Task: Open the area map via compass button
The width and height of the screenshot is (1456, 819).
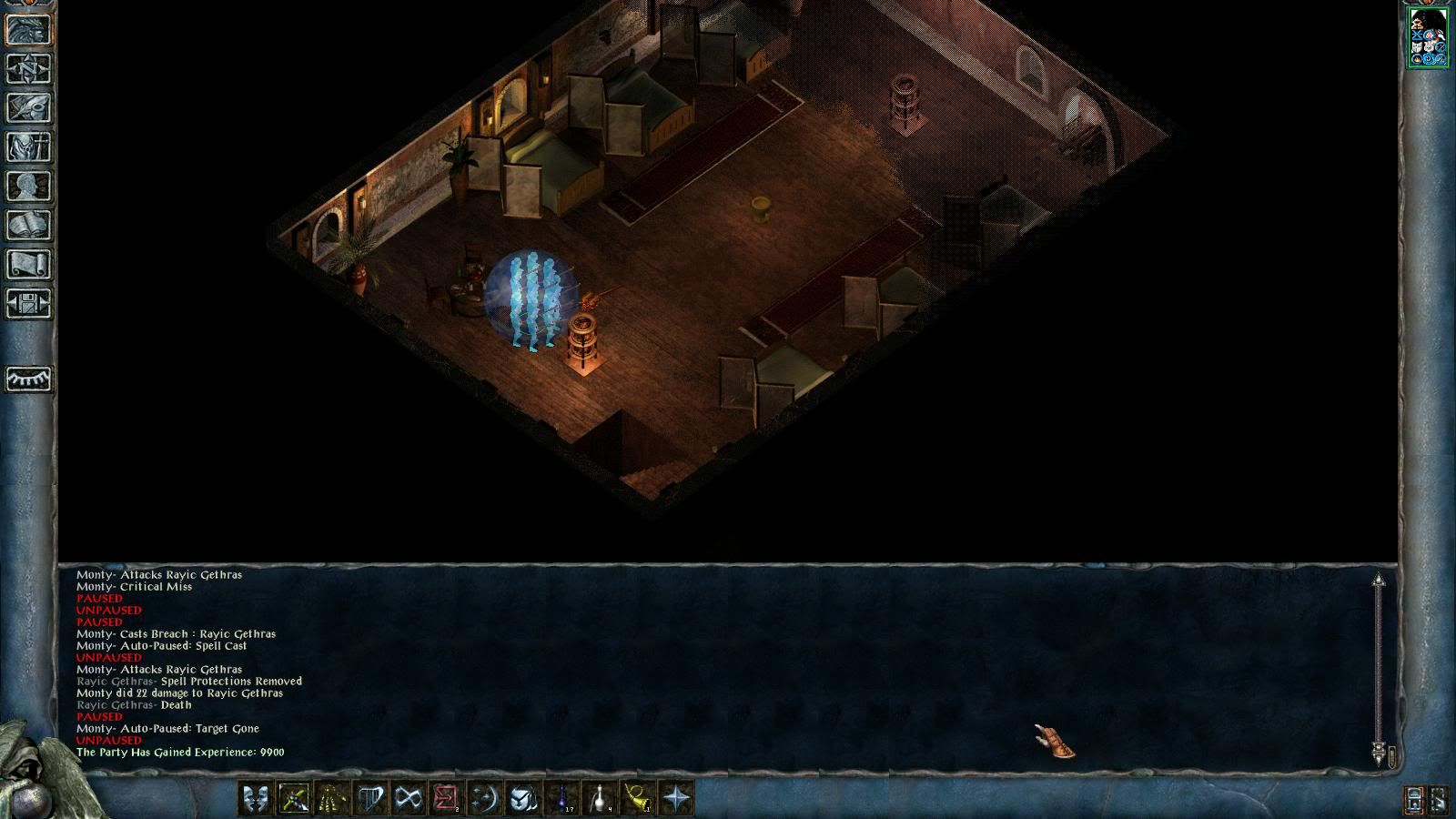Action: click(29, 69)
